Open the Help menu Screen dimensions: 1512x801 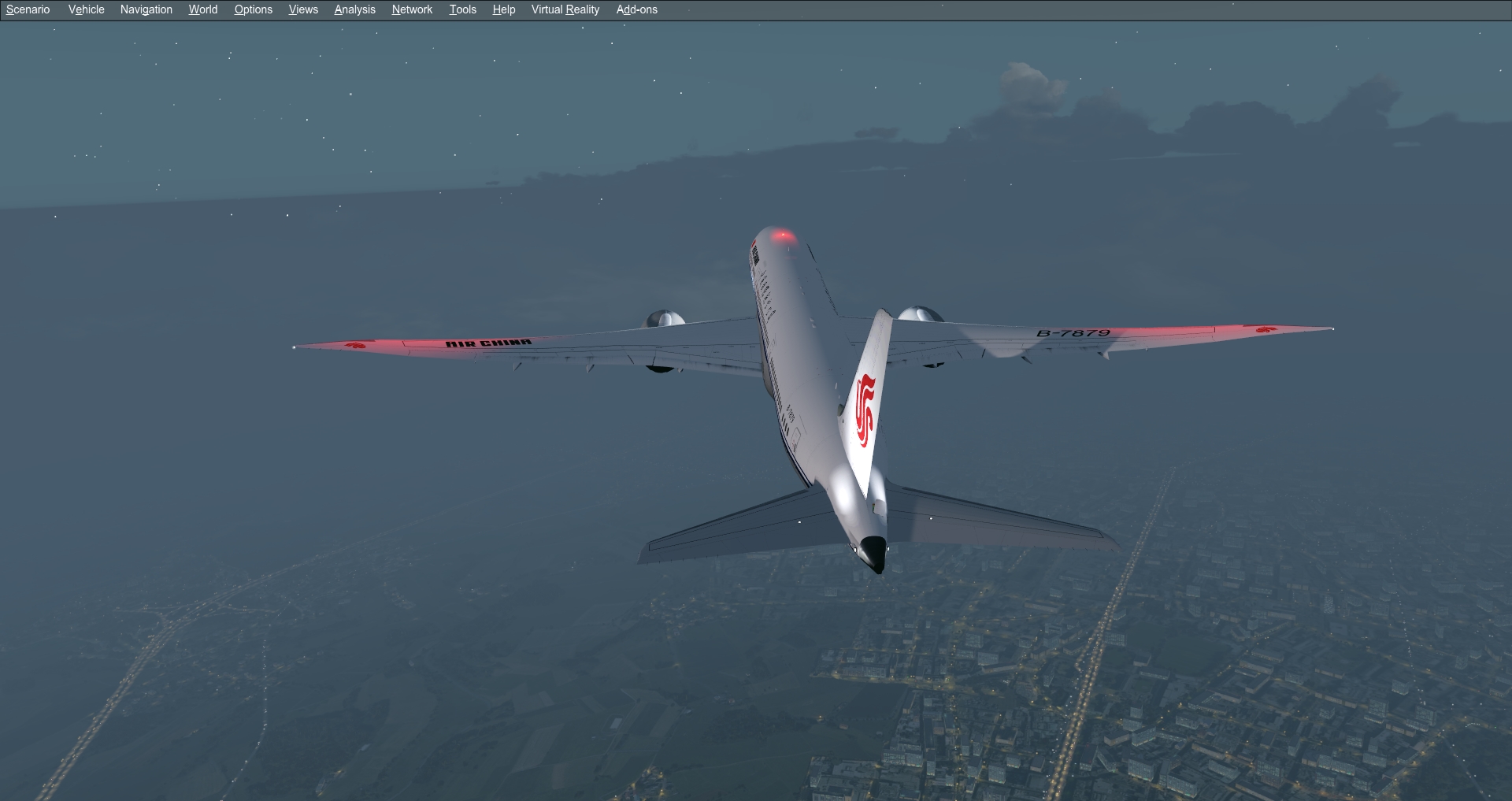[503, 9]
